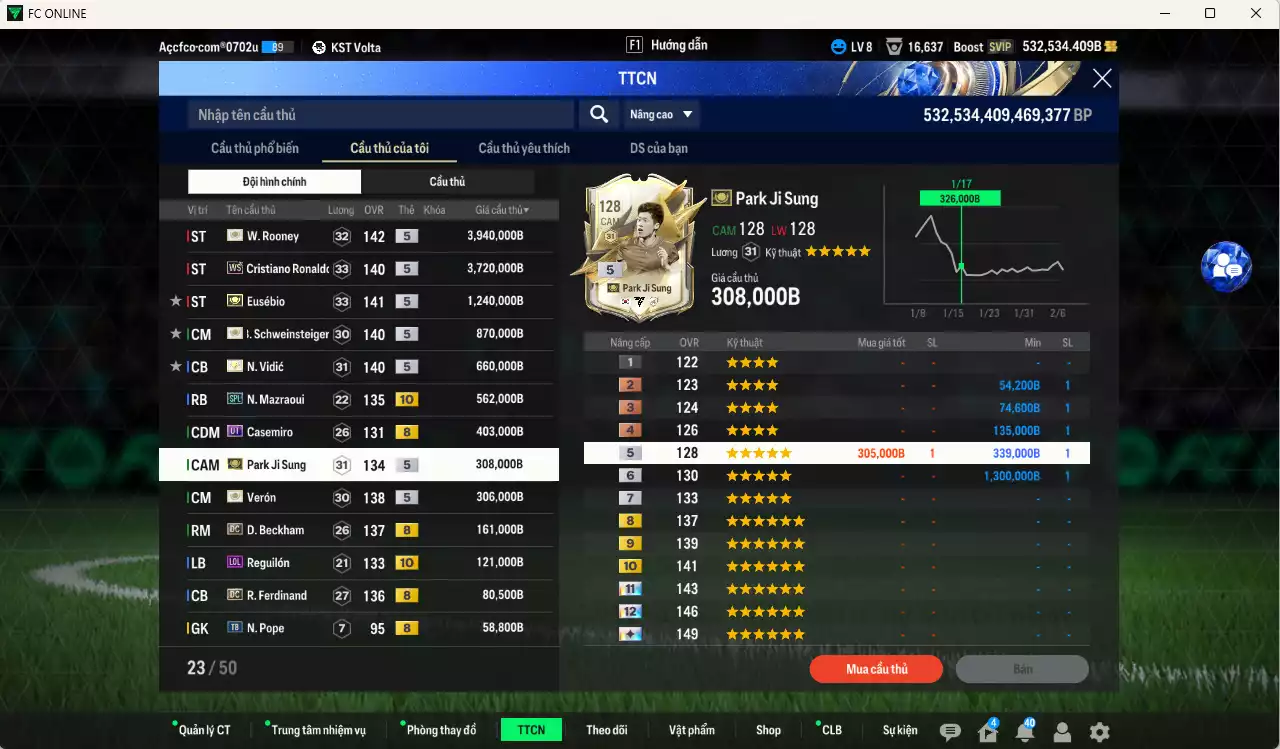Click the green 326,000B marker on price chart
This screenshot has height=749, width=1280.
[962, 198]
